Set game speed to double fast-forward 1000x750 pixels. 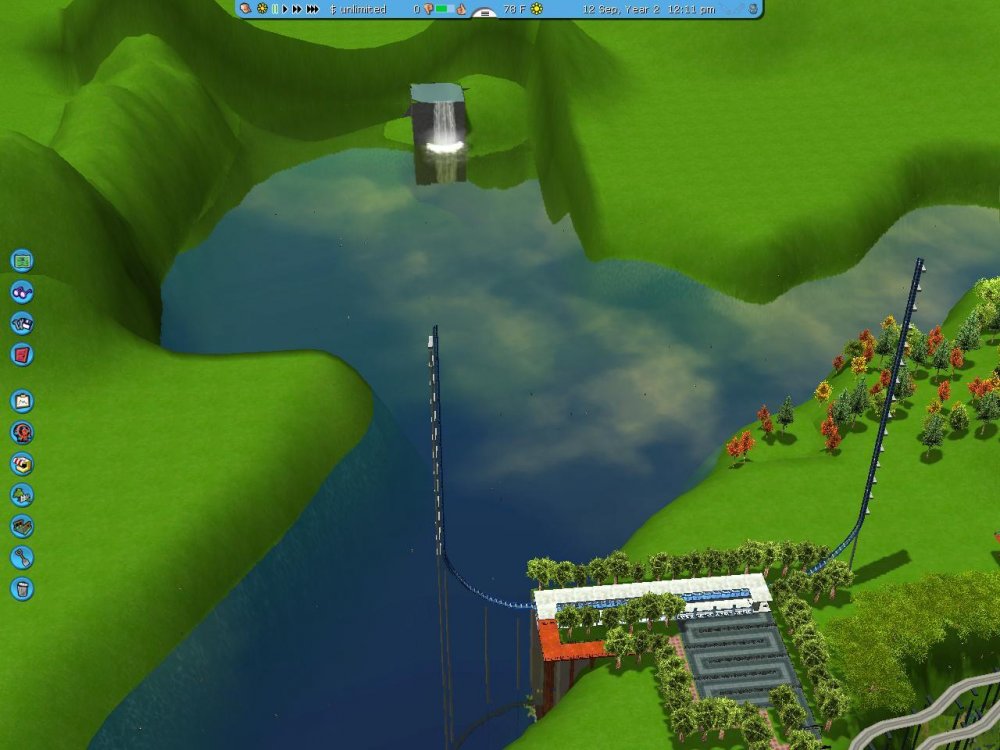pos(296,9)
